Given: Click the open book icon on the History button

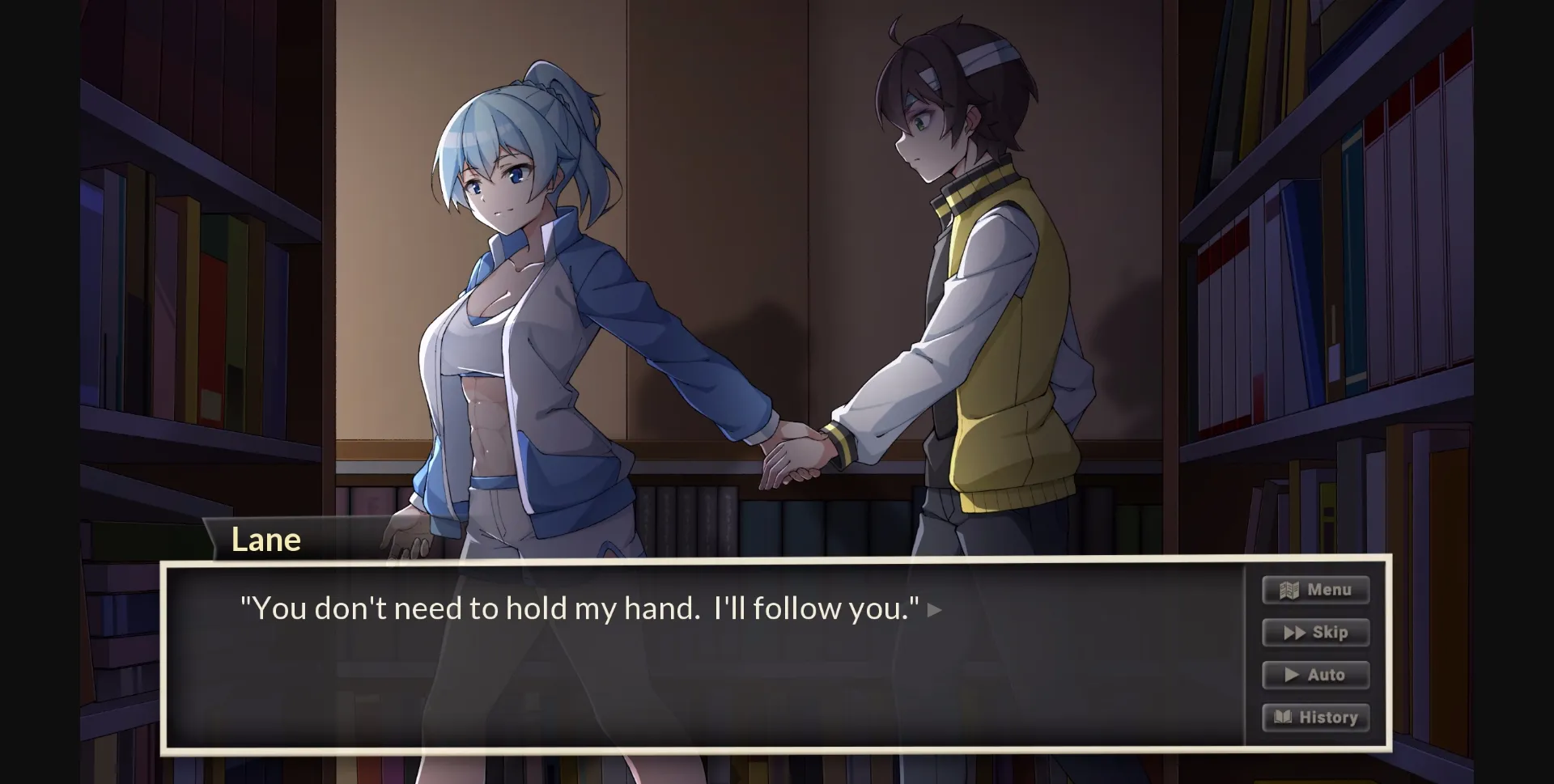Looking at the screenshot, I should pos(1284,716).
